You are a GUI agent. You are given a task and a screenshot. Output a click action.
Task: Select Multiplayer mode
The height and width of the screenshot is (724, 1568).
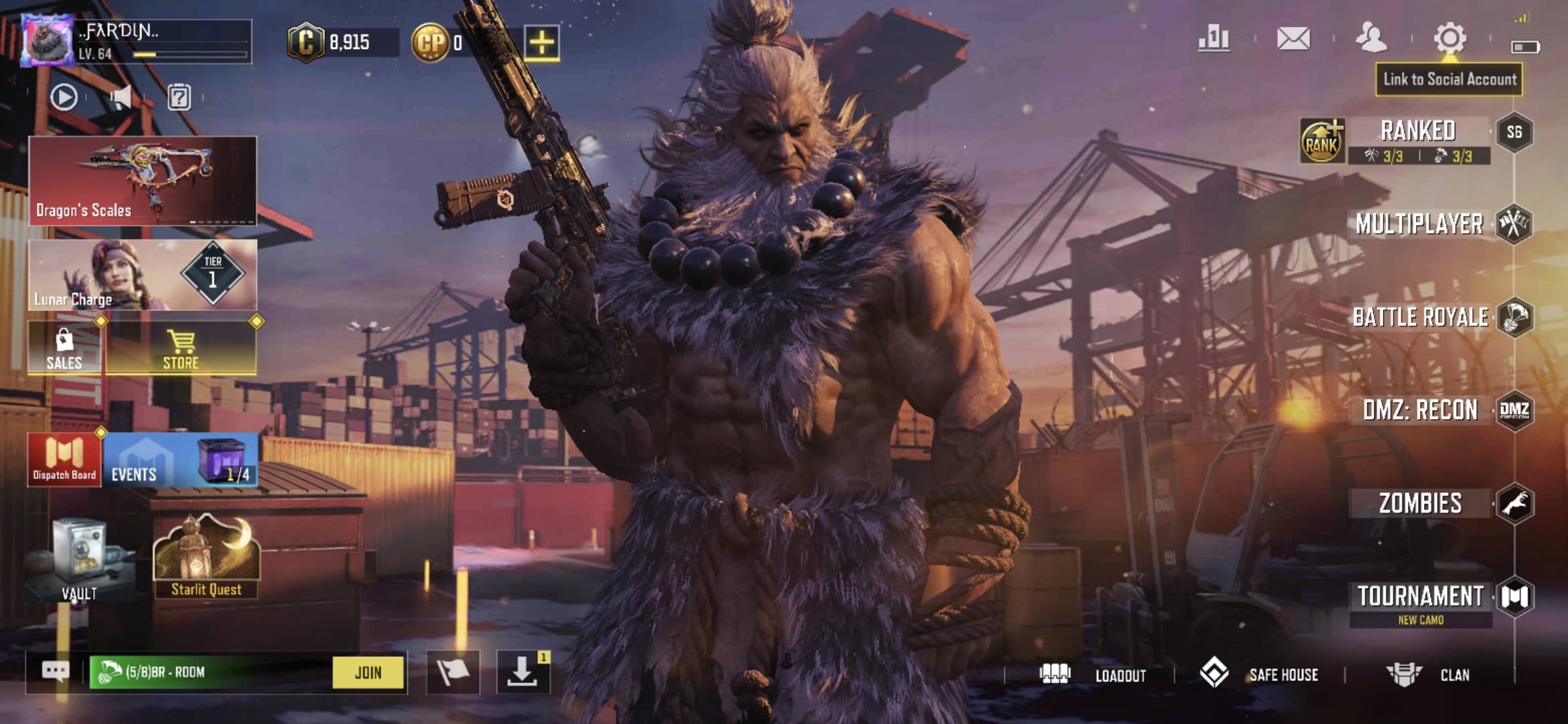tap(1419, 224)
